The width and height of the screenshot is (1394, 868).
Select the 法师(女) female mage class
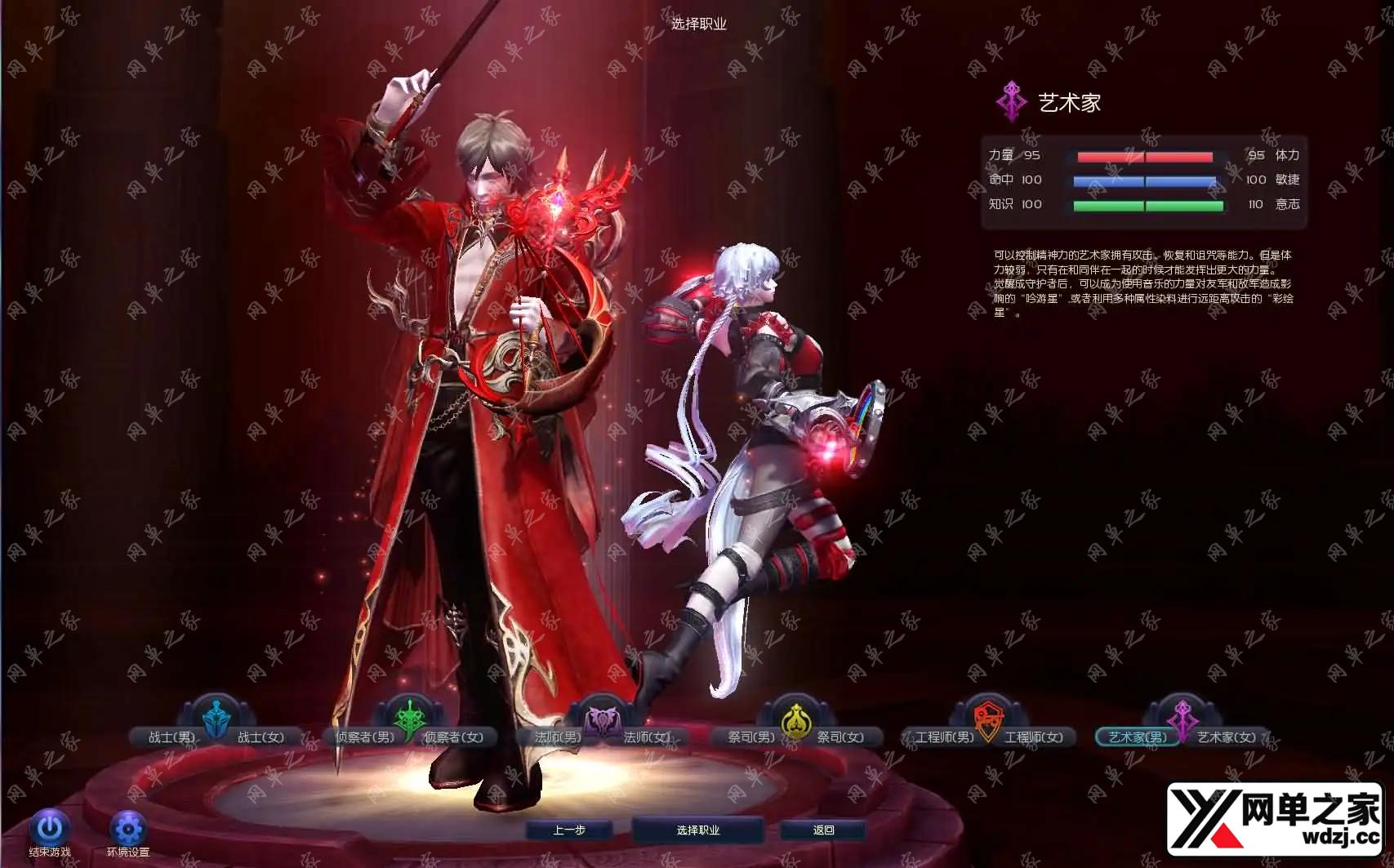click(648, 737)
